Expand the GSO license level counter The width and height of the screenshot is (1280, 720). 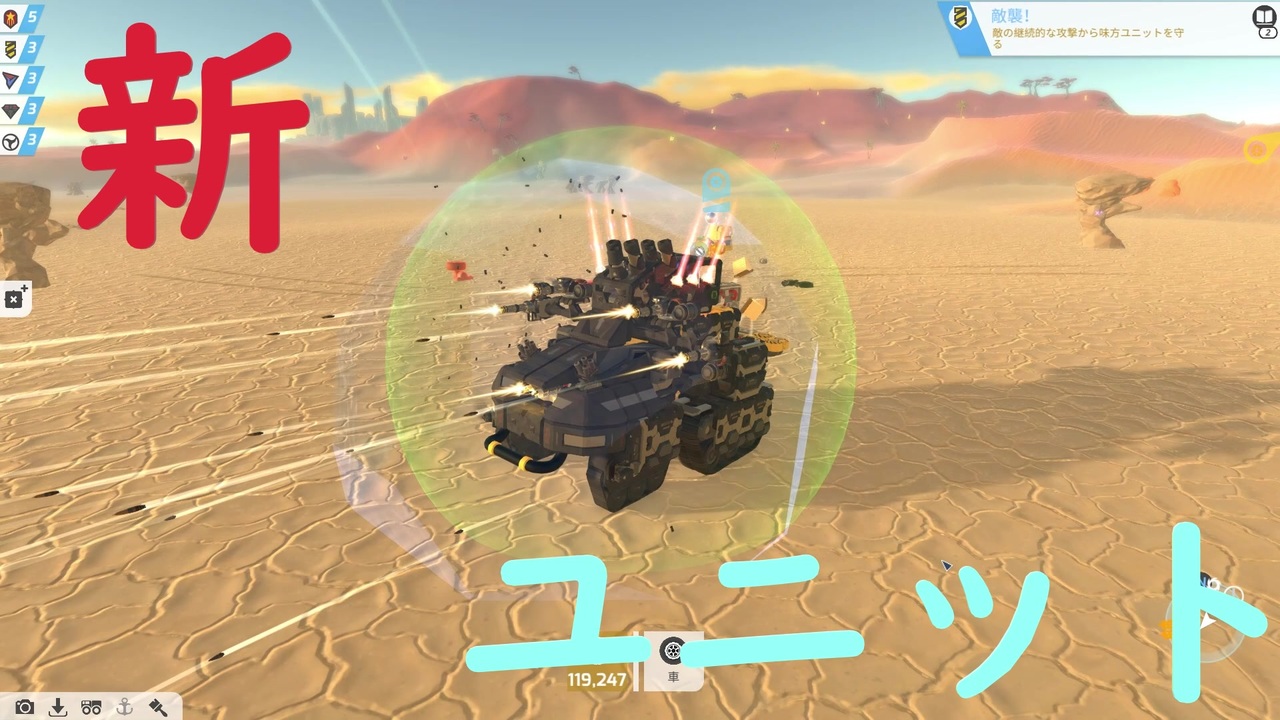[x=32, y=17]
